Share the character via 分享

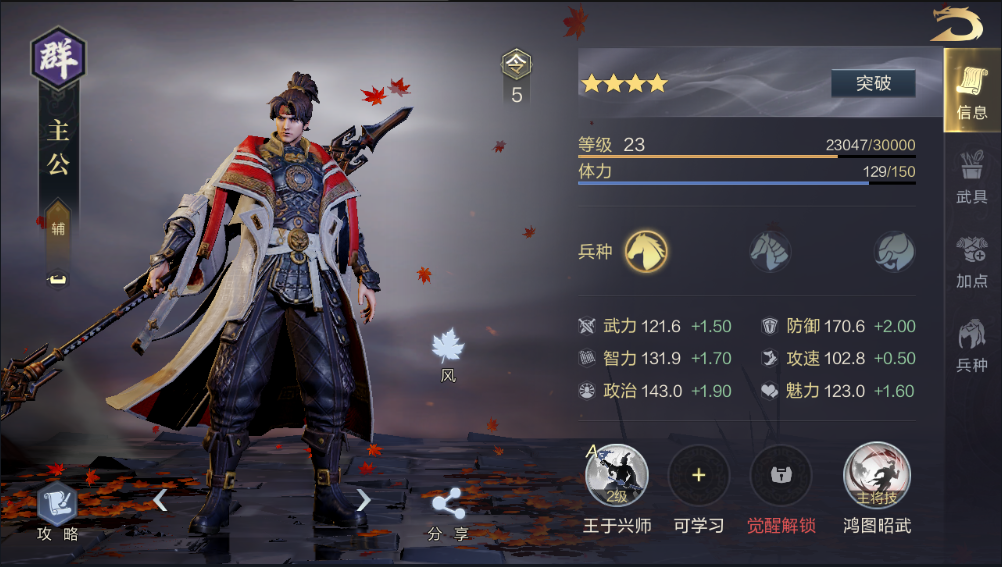[x=447, y=514]
